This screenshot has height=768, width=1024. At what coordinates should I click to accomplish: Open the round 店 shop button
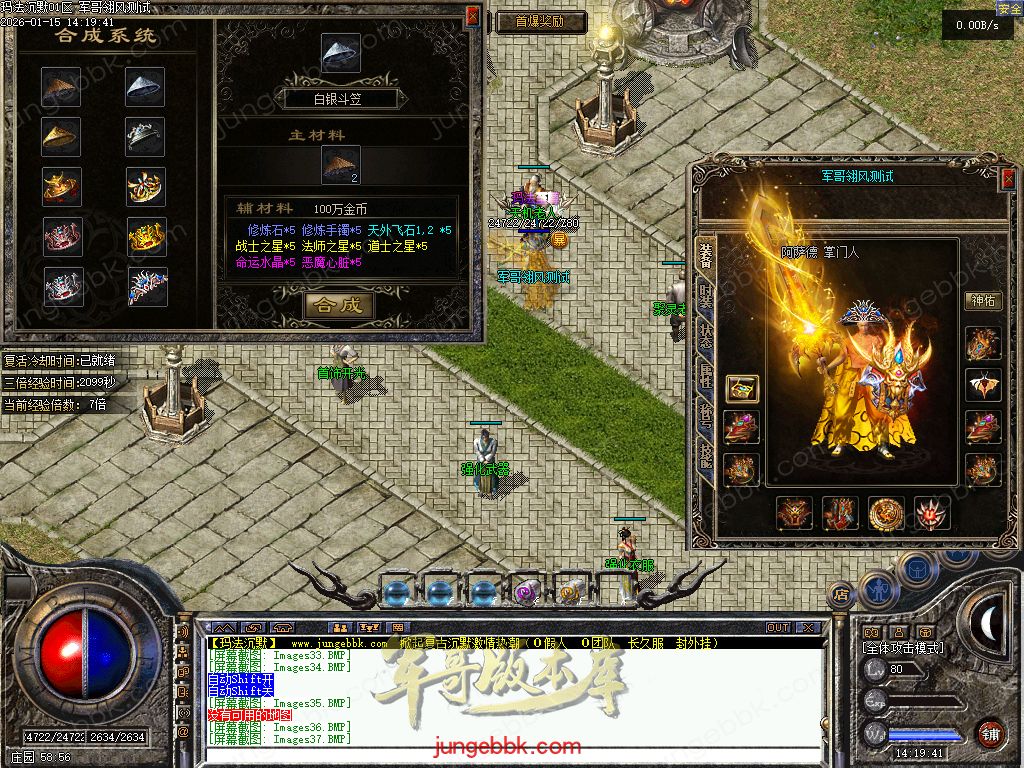point(842,592)
